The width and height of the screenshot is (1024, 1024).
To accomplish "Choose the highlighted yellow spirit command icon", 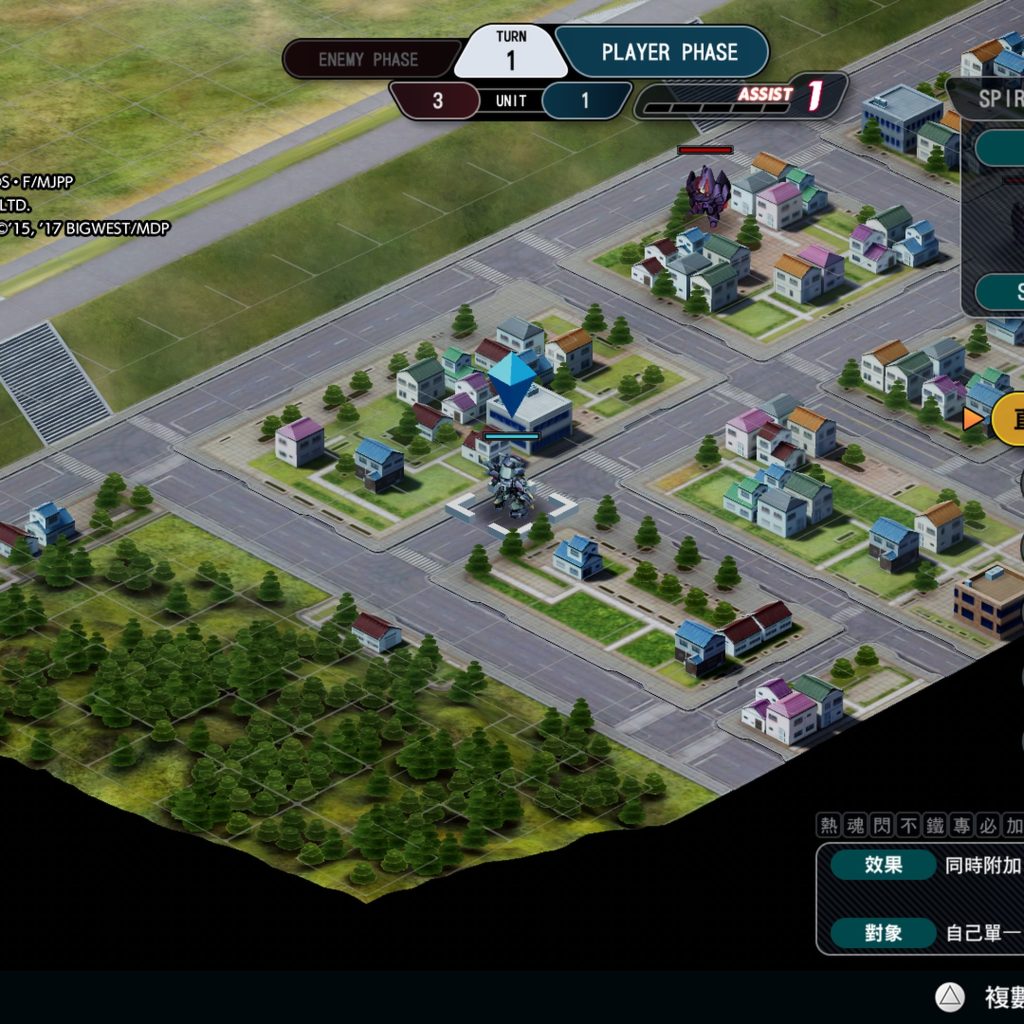I will (x=1008, y=419).
